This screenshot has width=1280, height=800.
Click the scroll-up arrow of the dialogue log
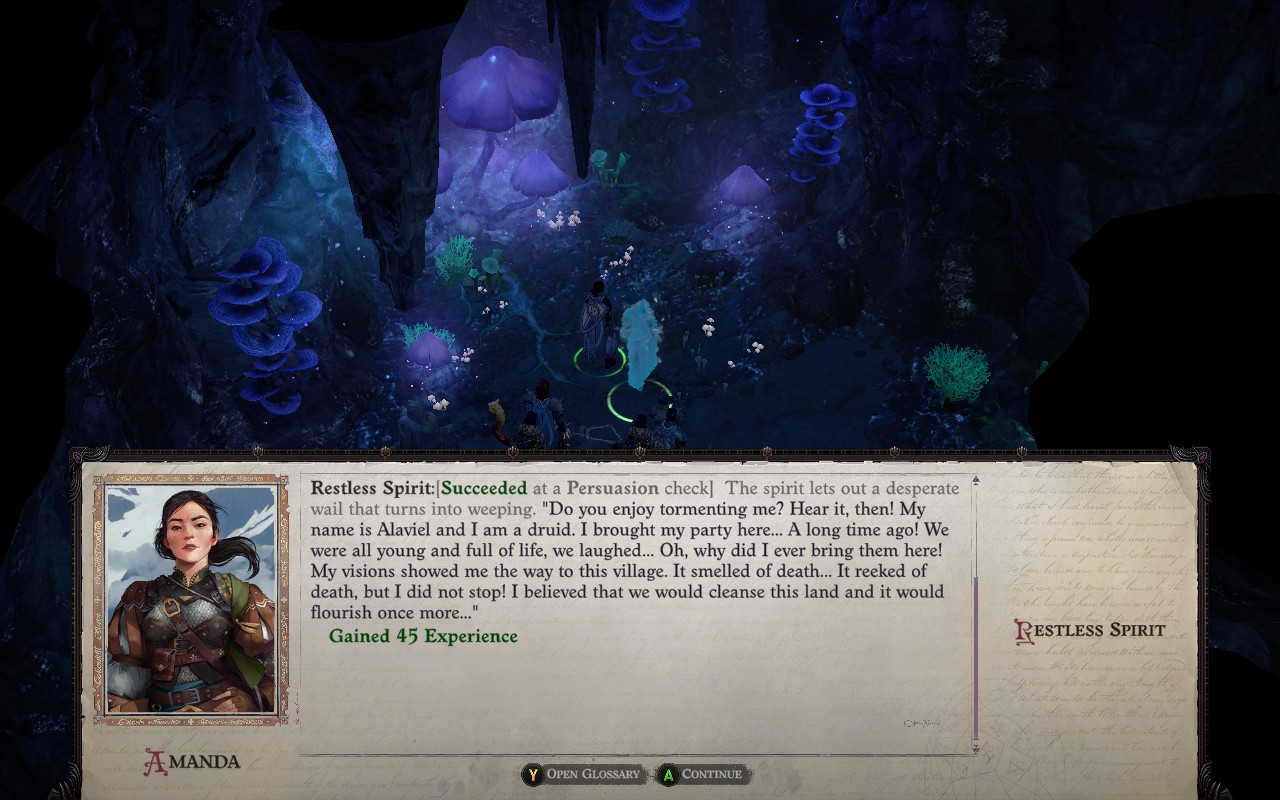[976, 481]
